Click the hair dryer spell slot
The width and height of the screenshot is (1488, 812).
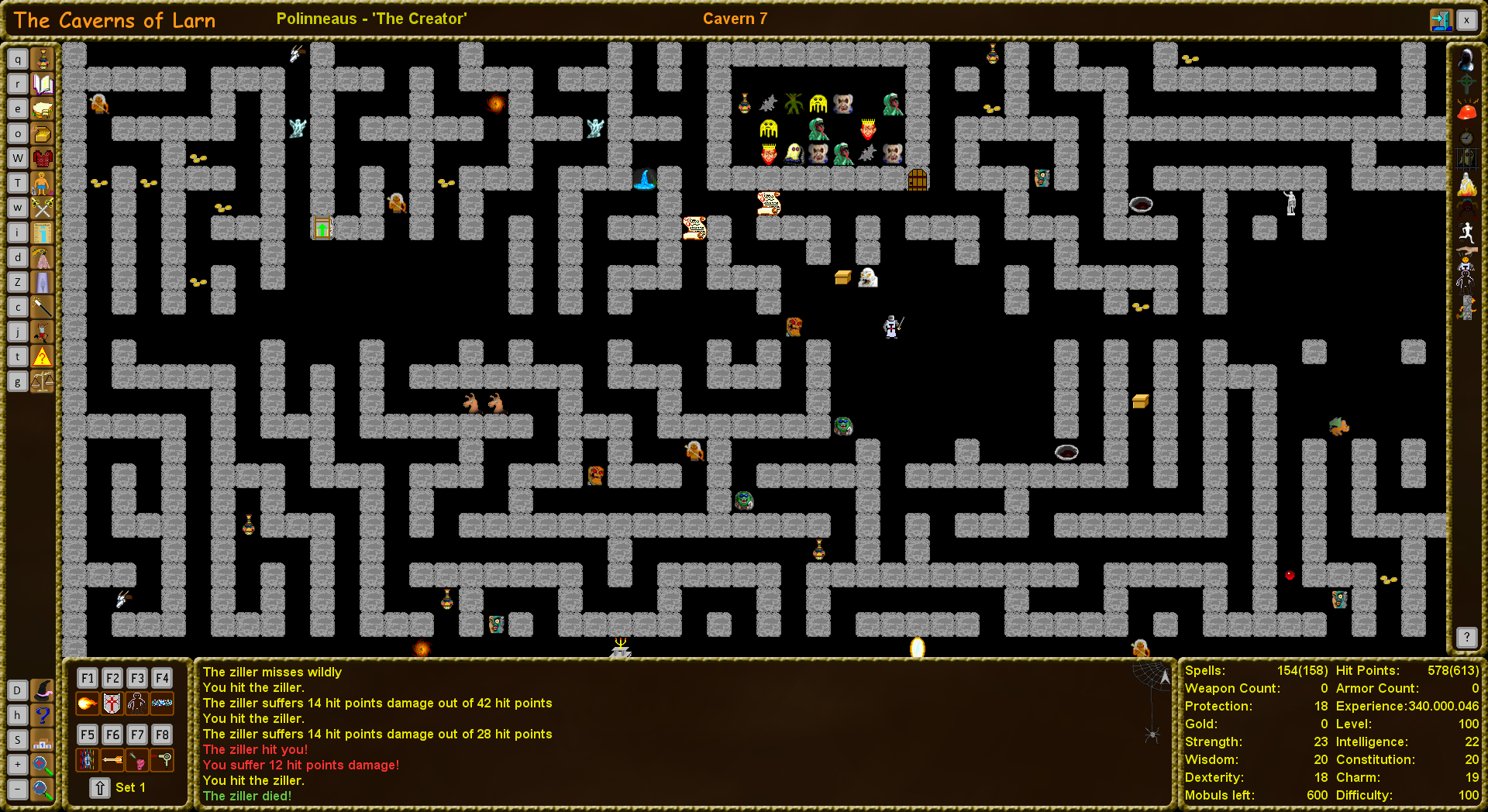point(162,760)
